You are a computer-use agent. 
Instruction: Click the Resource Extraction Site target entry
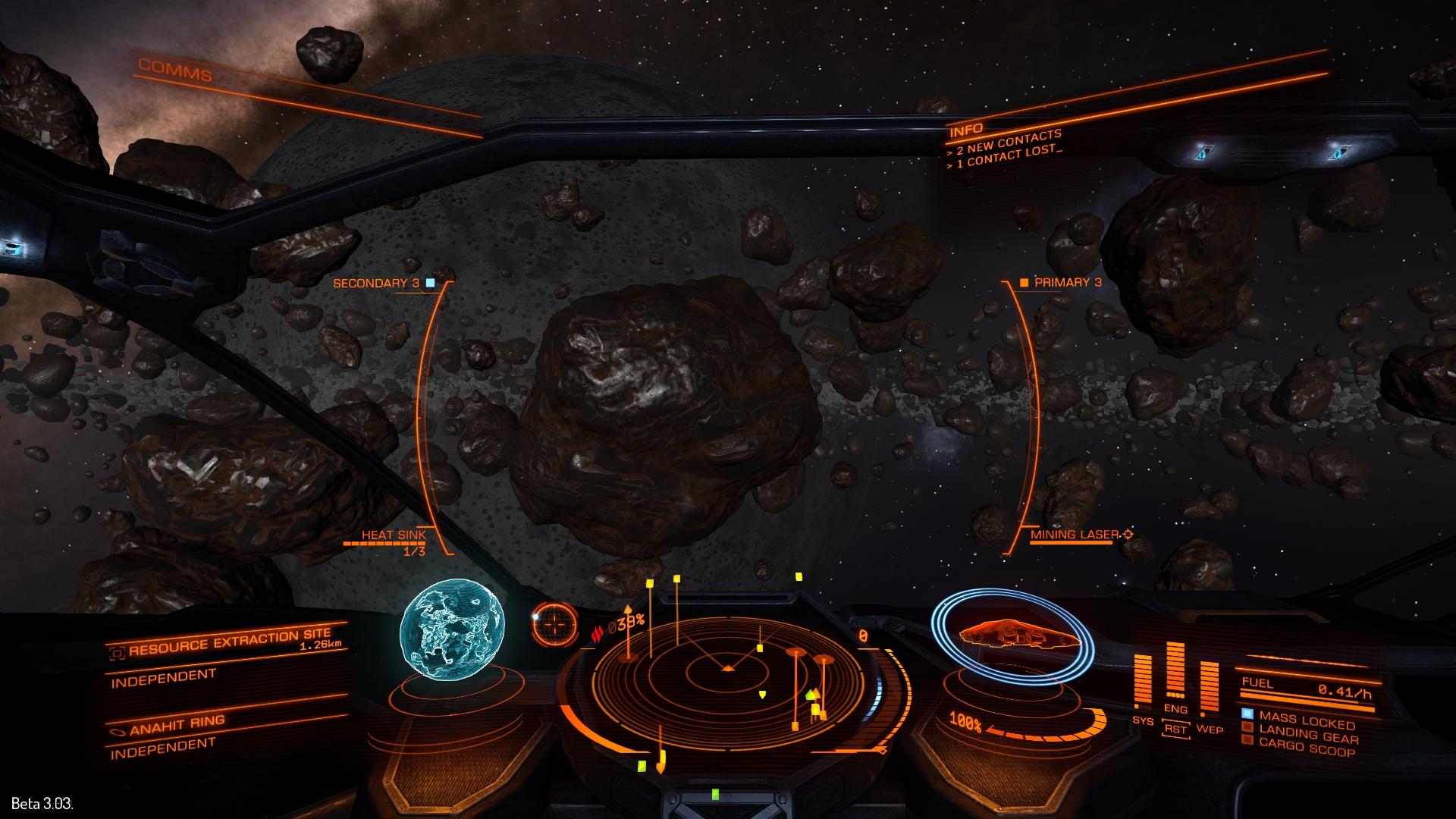[x=229, y=643]
